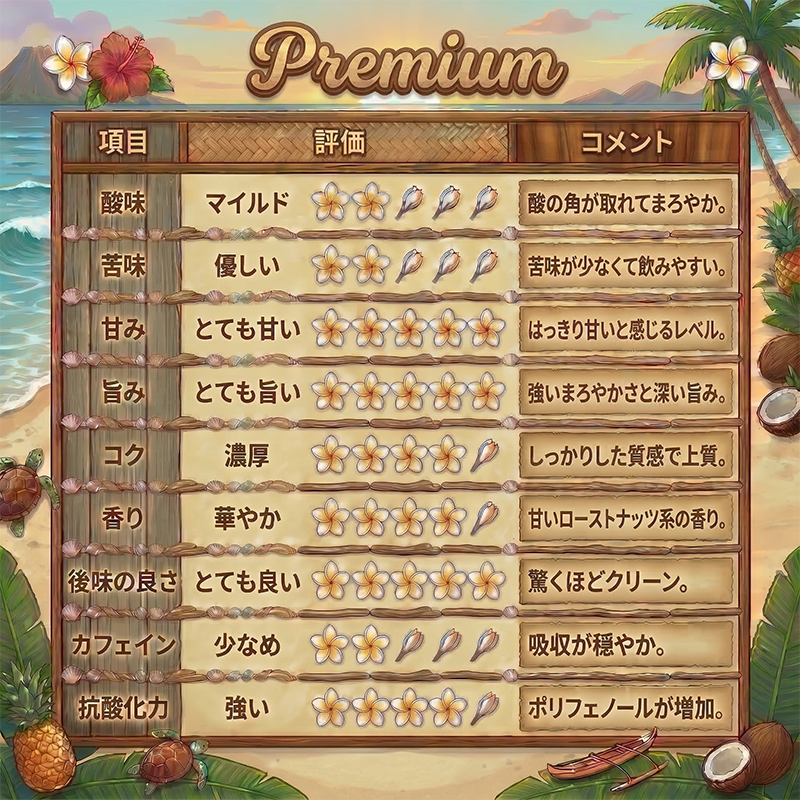Open the 驚くほどクリーン comment box
The width and height of the screenshot is (800, 800).
click(x=627, y=581)
